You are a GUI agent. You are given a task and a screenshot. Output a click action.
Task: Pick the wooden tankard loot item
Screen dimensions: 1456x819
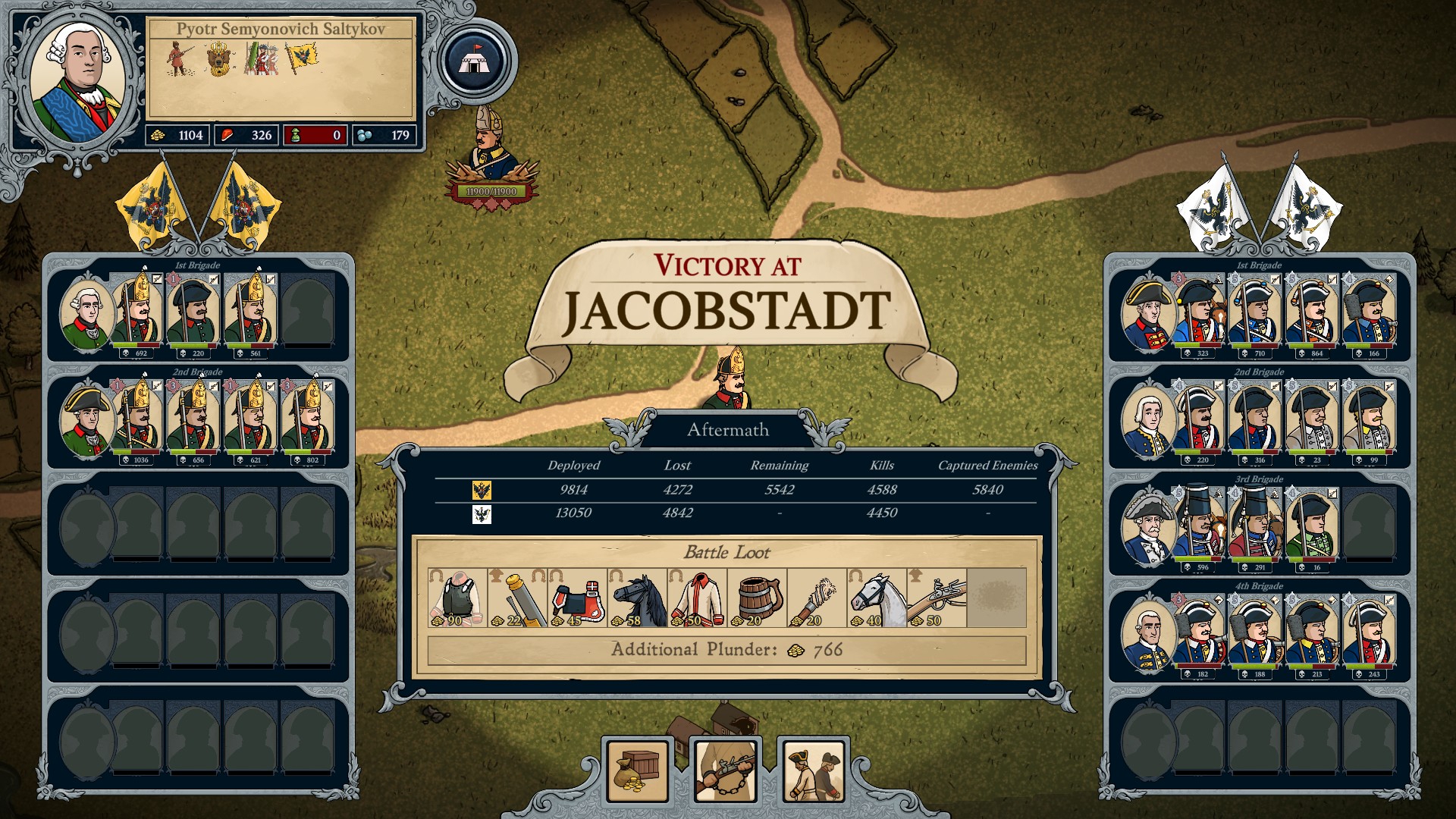click(757, 598)
